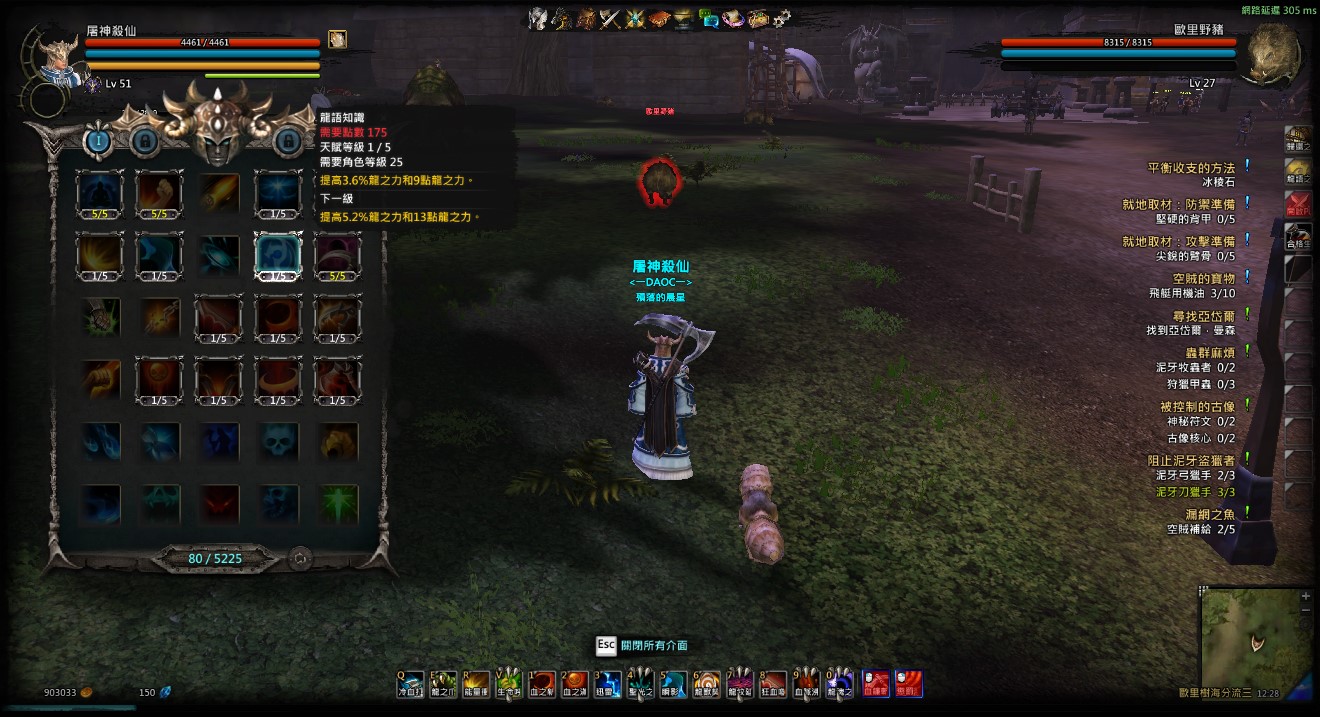Click the 歐里野豬 target portrait
The height and width of the screenshot is (717, 1320).
tap(1272, 55)
